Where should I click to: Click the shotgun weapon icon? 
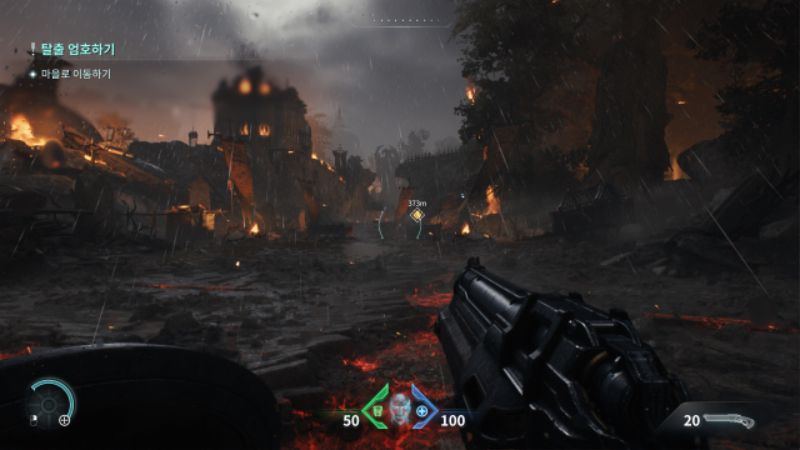pyautogui.click(x=728, y=421)
